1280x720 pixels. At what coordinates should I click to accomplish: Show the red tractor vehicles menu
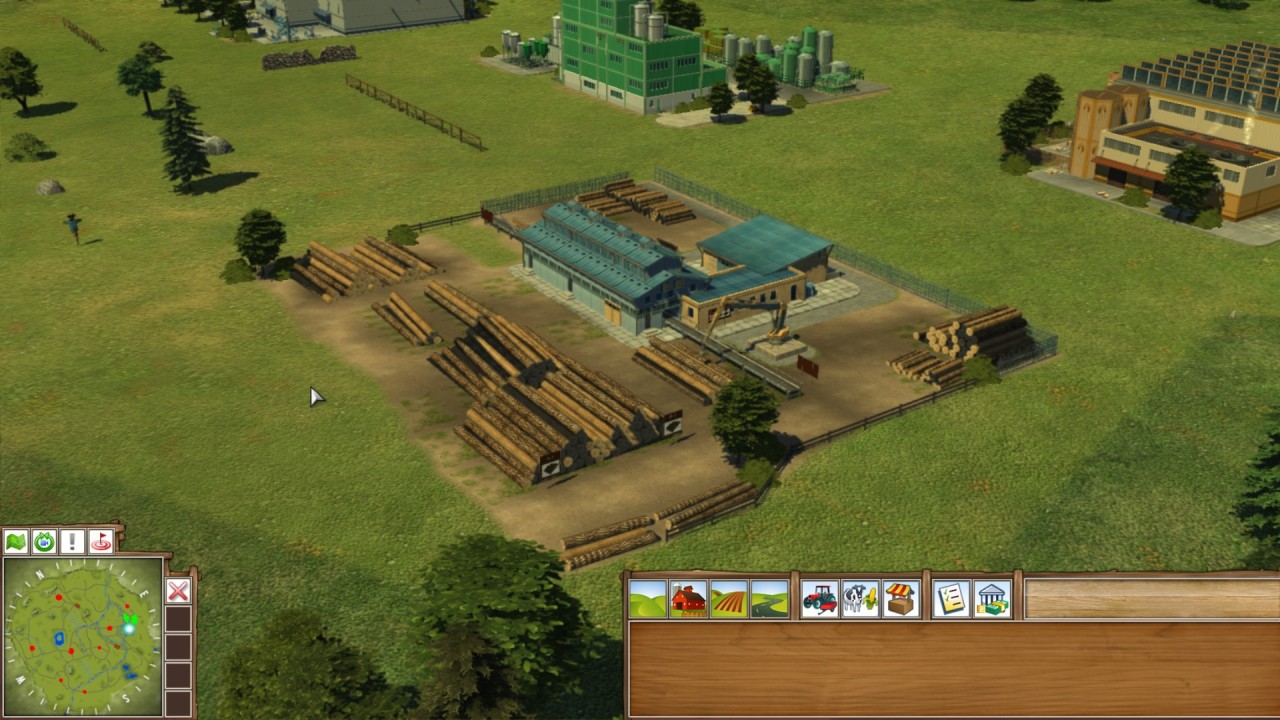pos(819,599)
